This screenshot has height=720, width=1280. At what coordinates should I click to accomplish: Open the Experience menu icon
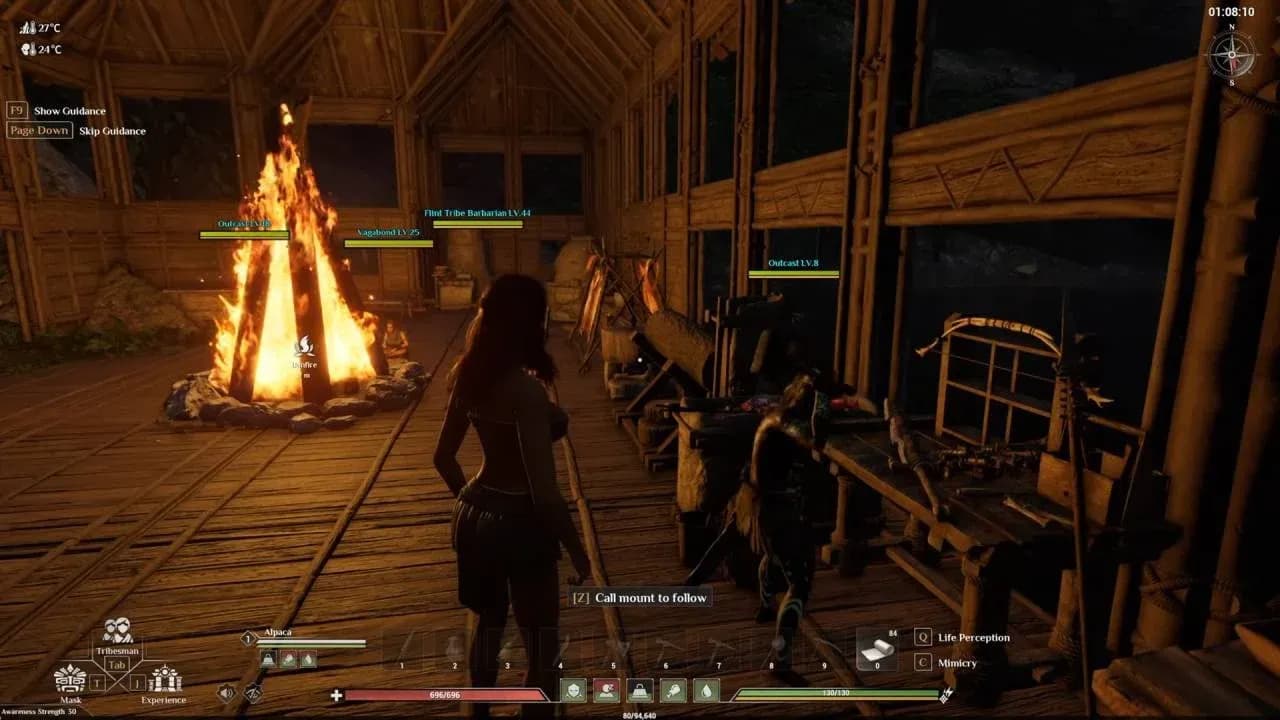pos(164,679)
